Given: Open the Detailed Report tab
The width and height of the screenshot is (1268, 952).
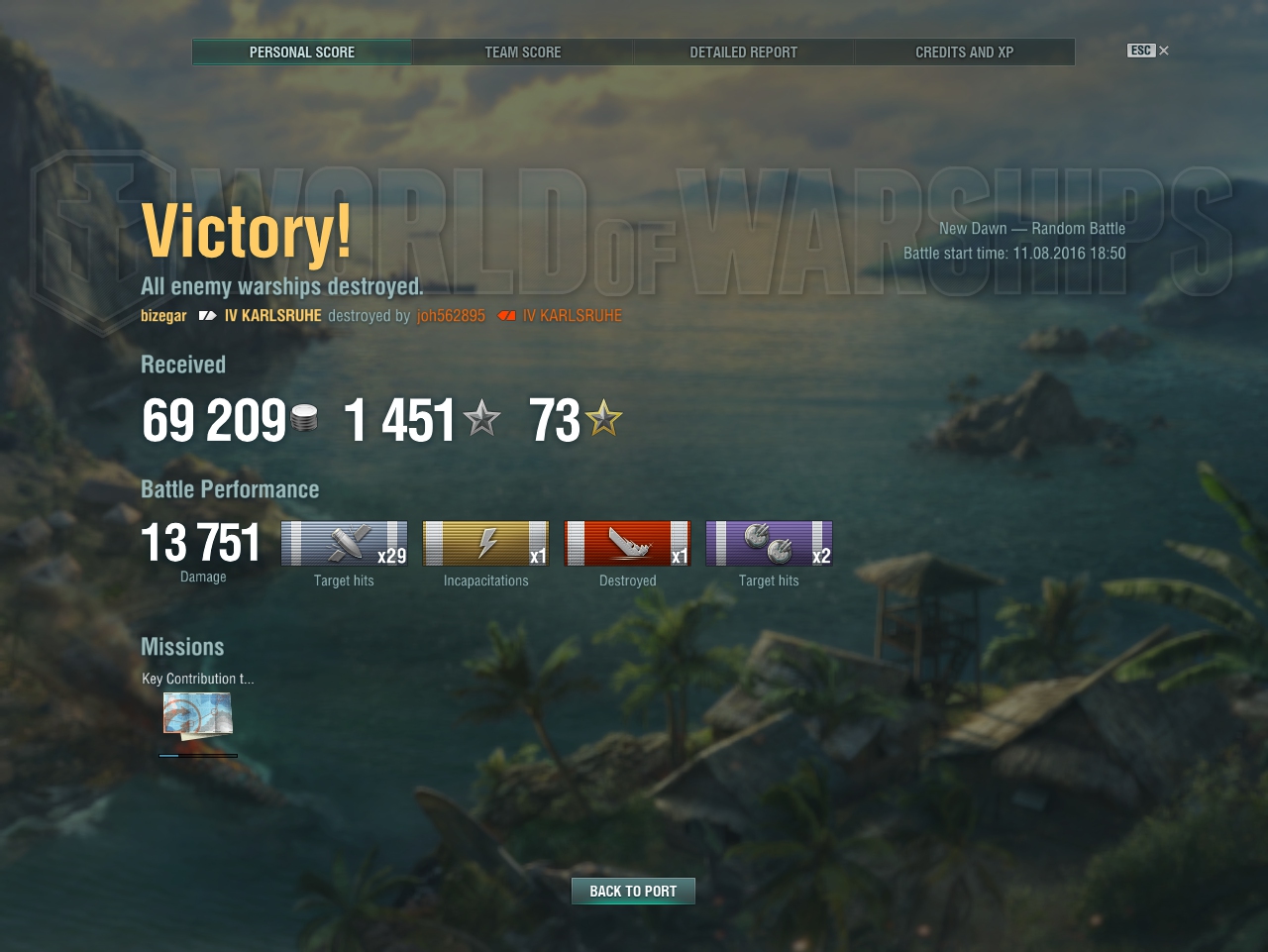Looking at the screenshot, I should pyautogui.click(x=743, y=52).
